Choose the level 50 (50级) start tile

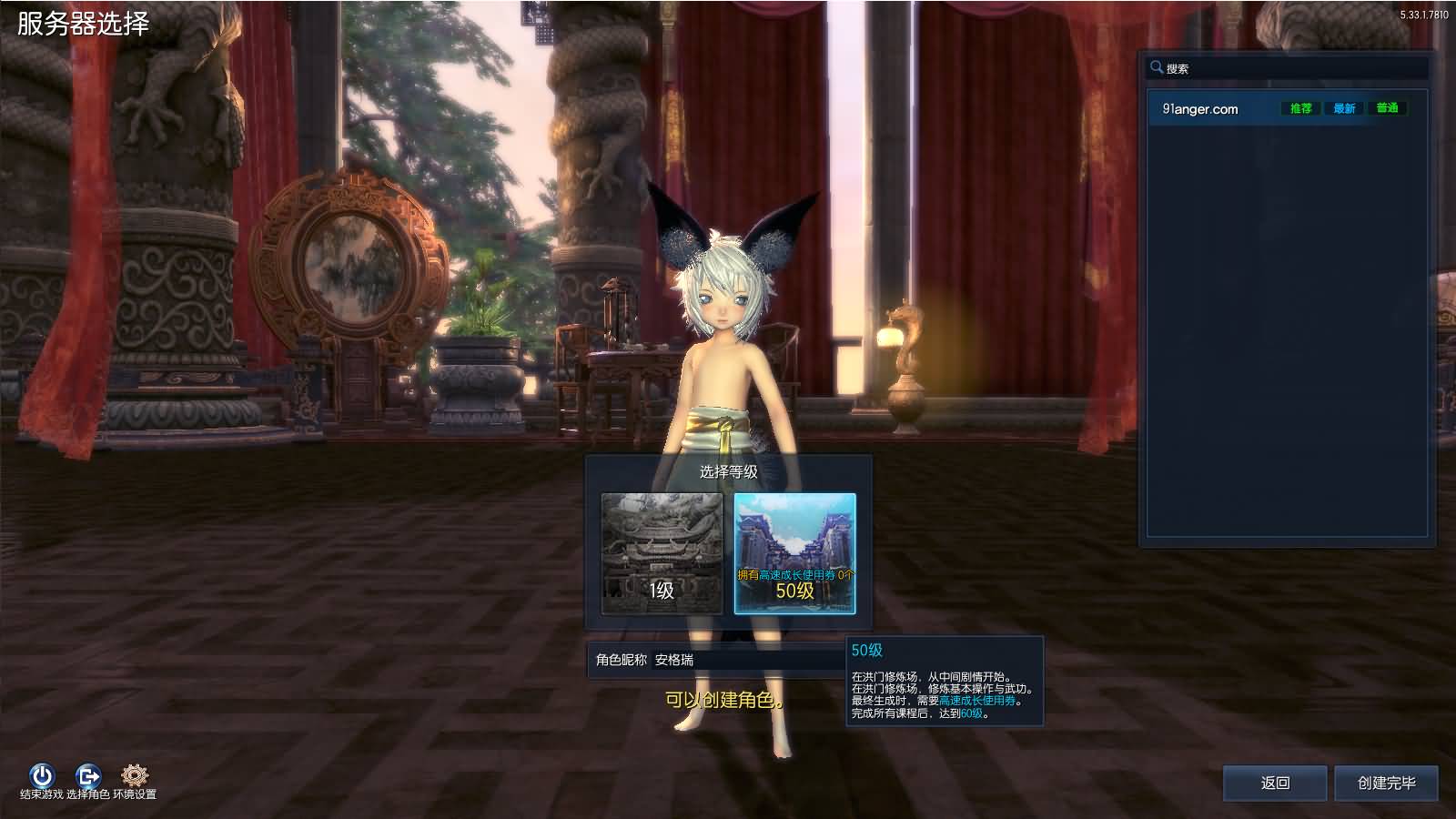tap(794, 553)
